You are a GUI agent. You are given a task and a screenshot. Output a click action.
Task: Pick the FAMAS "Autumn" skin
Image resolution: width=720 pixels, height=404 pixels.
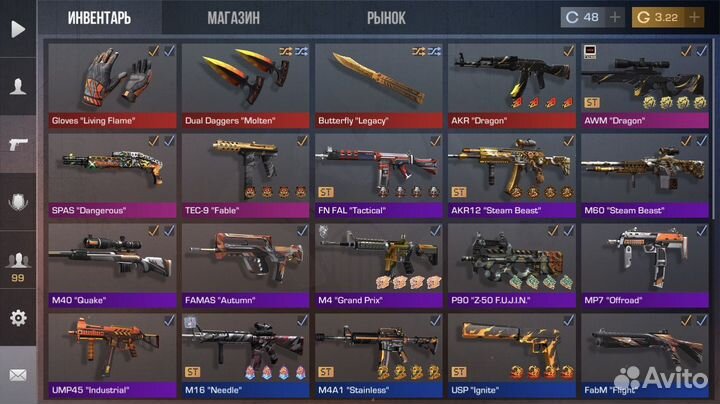(245, 264)
